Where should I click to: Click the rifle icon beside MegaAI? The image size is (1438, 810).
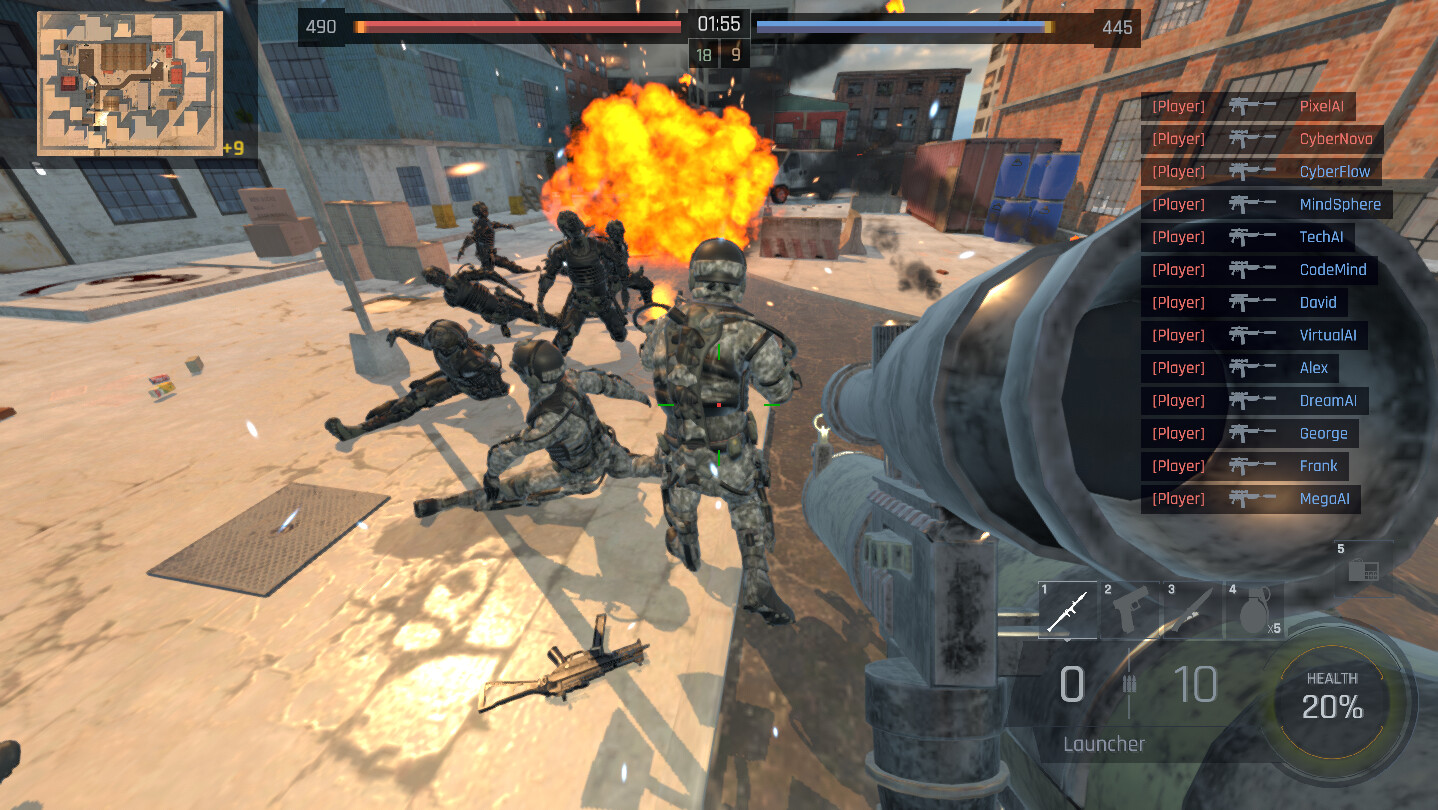[x=1252, y=498]
